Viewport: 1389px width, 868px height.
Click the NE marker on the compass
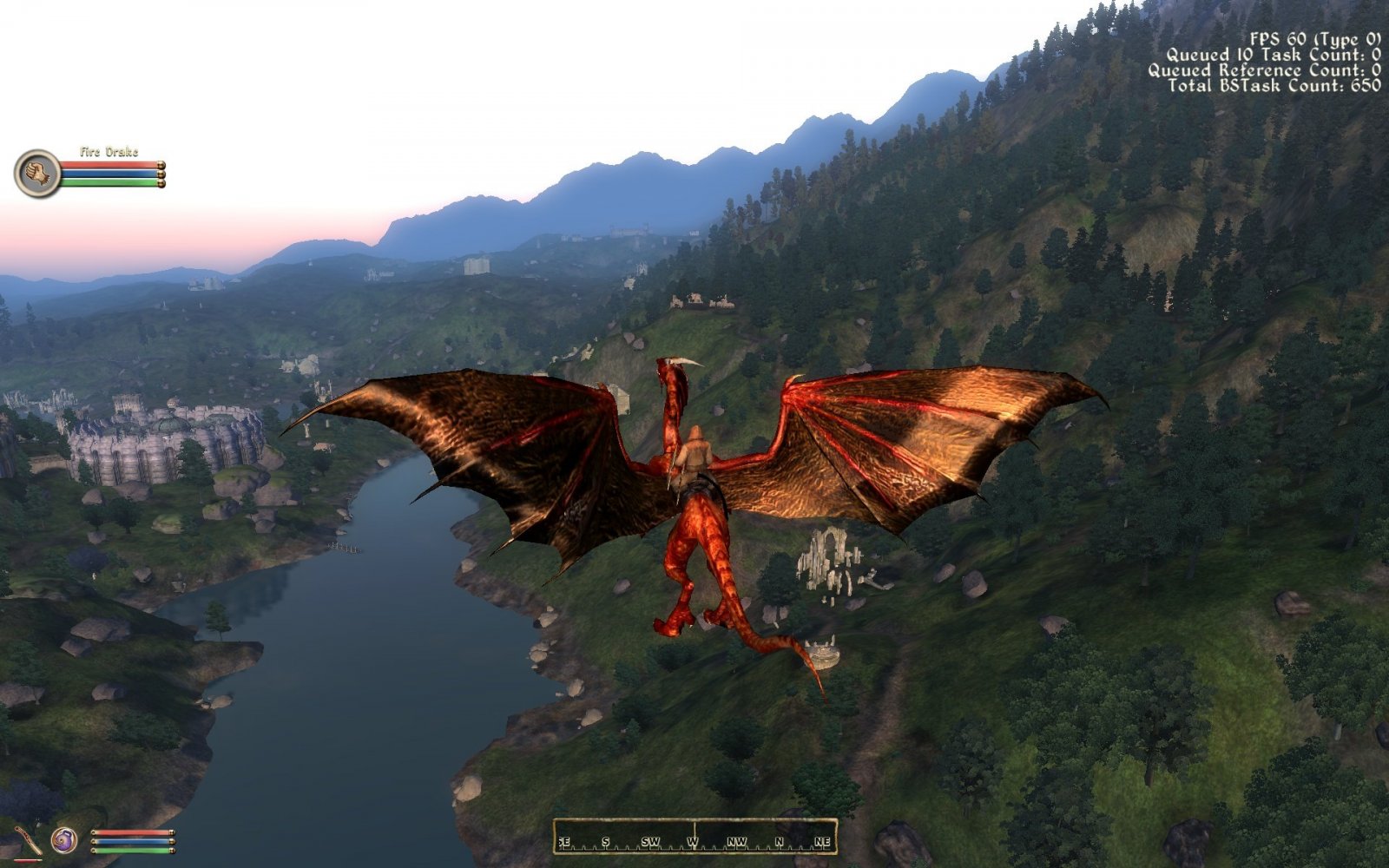coord(820,841)
